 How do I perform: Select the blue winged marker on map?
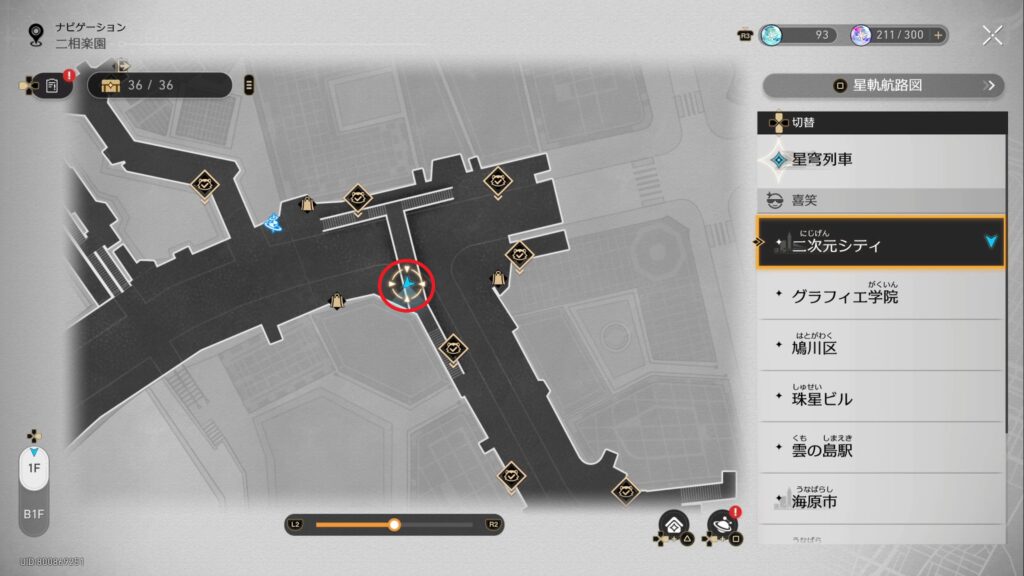[x=271, y=224]
